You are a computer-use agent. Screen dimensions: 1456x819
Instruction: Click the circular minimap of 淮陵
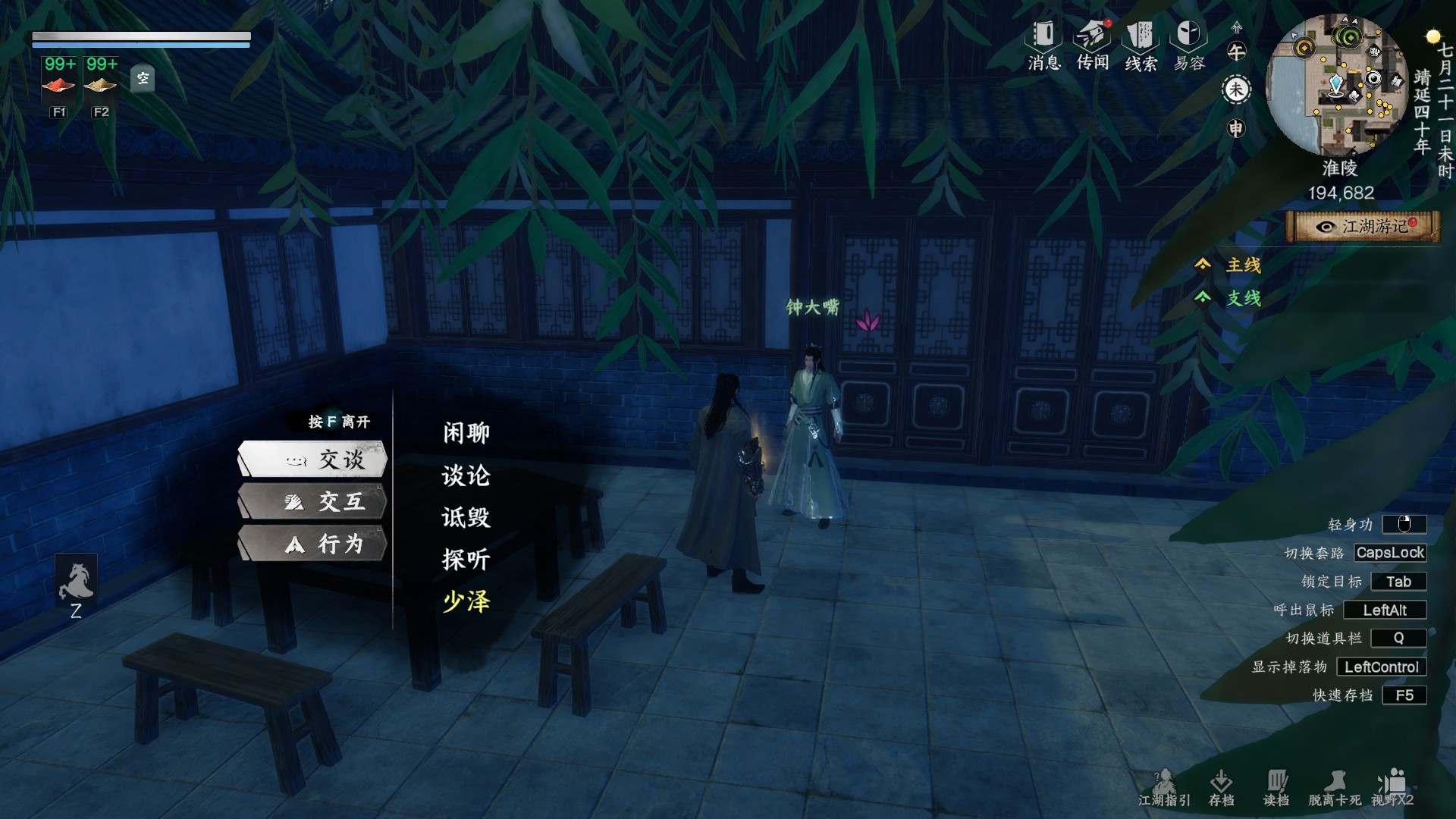tap(1338, 85)
